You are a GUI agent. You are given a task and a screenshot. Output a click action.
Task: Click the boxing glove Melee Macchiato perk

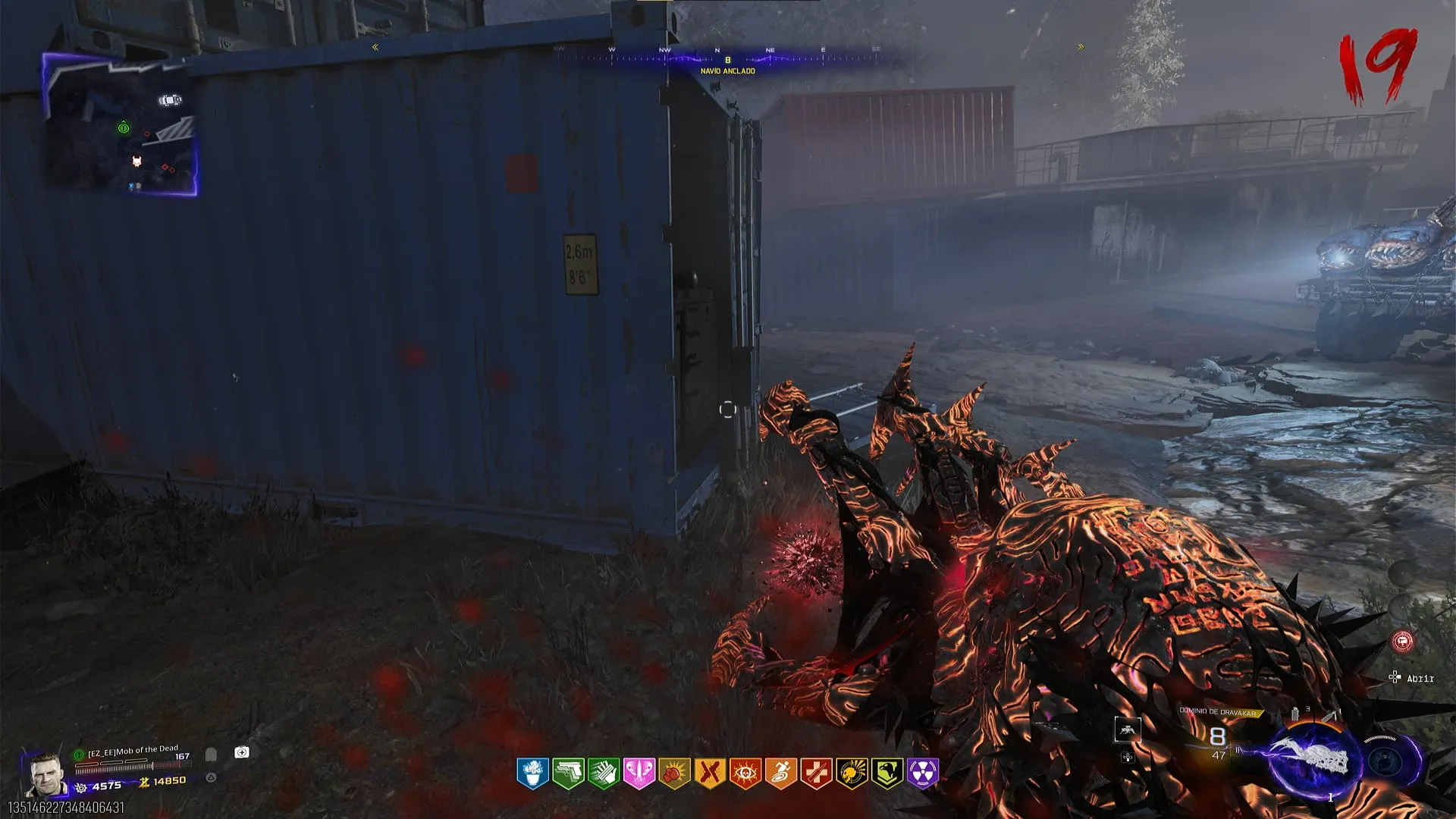[x=674, y=773]
